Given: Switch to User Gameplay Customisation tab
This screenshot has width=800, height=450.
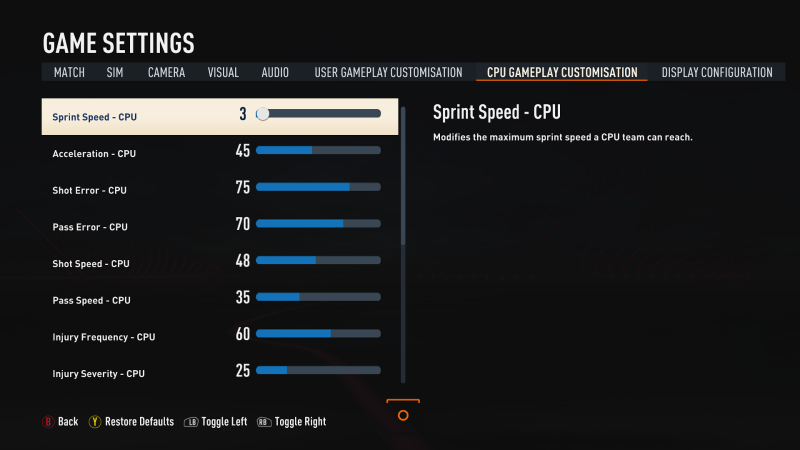Looking at the screenshot, I should coord(388,73).
